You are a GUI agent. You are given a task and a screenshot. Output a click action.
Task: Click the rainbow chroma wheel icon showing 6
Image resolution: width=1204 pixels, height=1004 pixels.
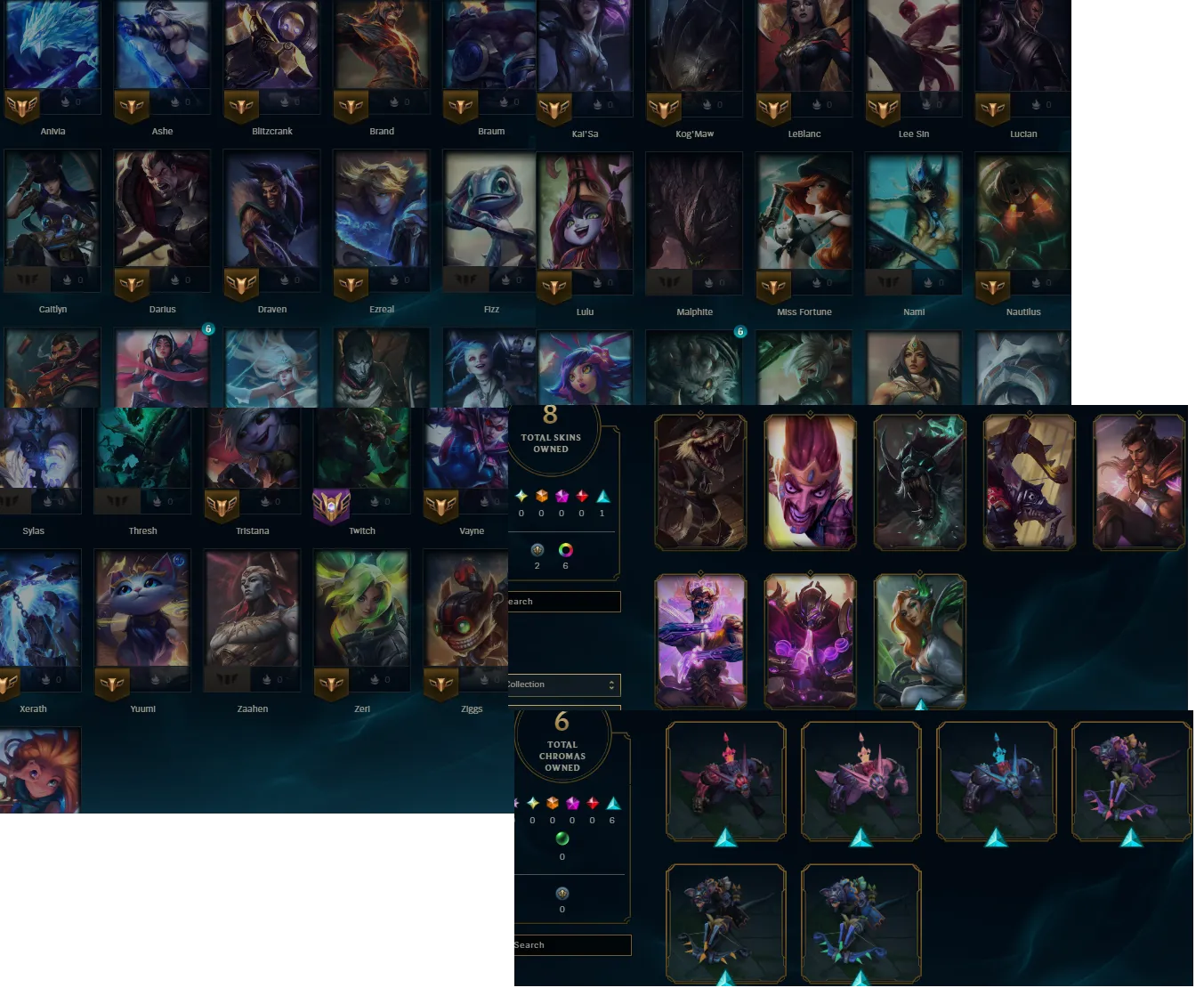[x=566, y=551]
